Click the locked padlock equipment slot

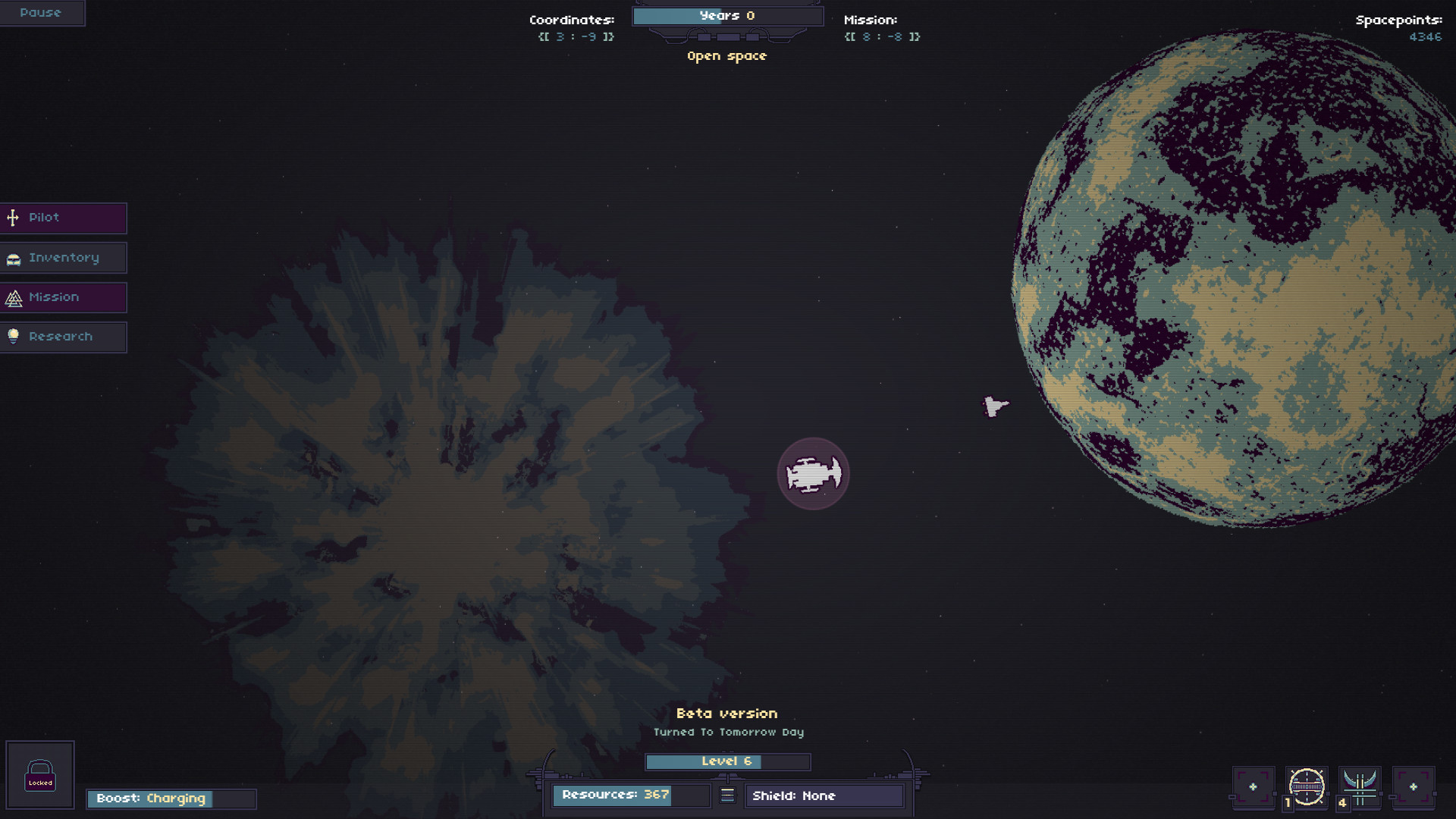41,774
